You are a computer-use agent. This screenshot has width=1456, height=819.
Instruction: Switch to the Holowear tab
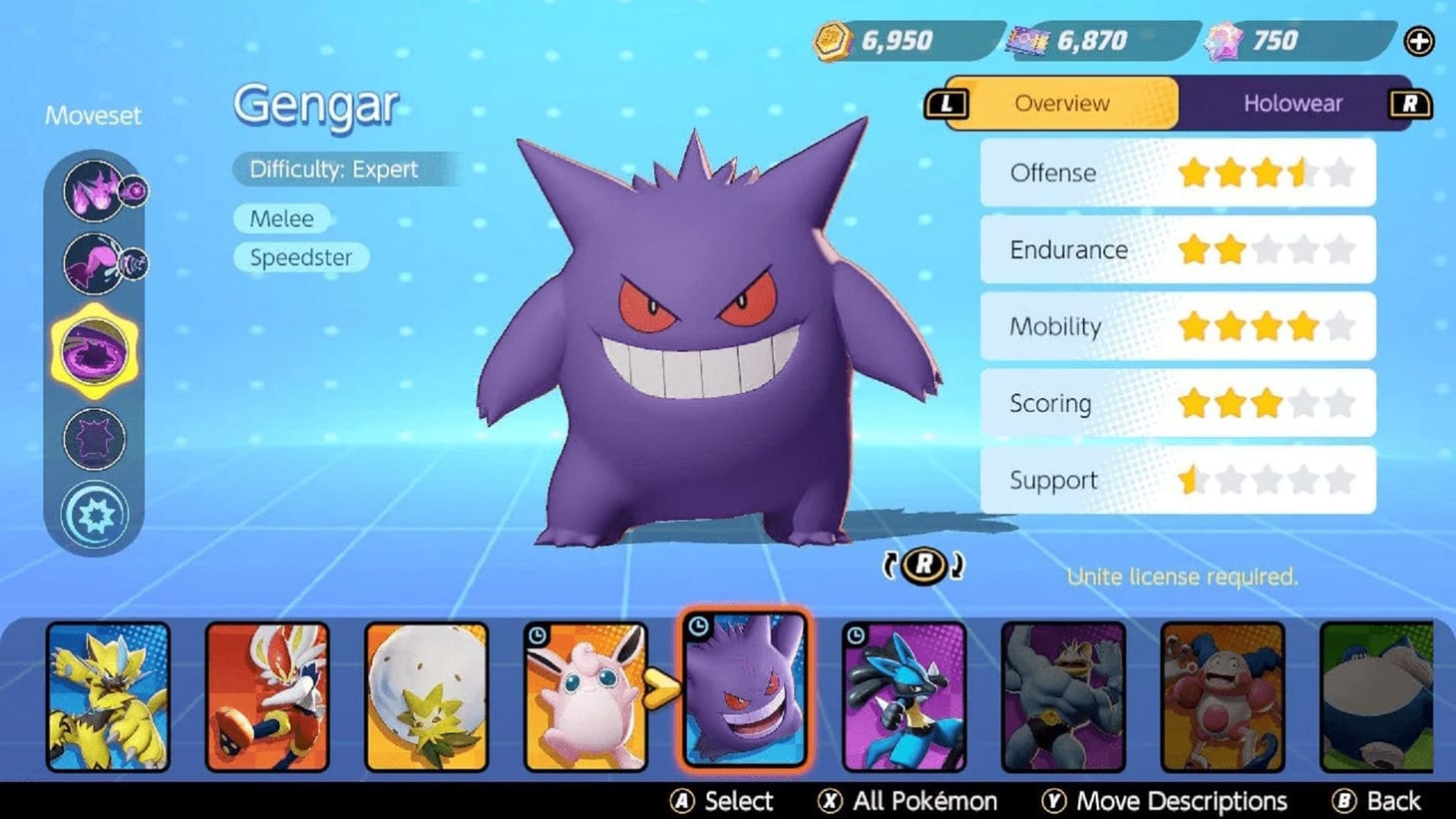click(1294, 103)
